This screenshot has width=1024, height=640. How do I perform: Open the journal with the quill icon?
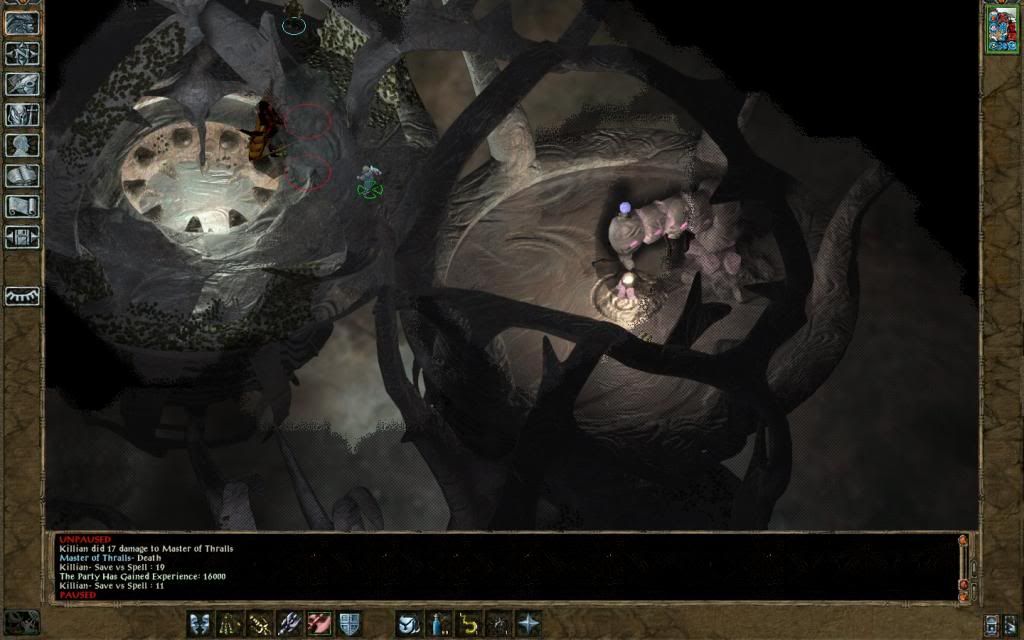(22, 84)
